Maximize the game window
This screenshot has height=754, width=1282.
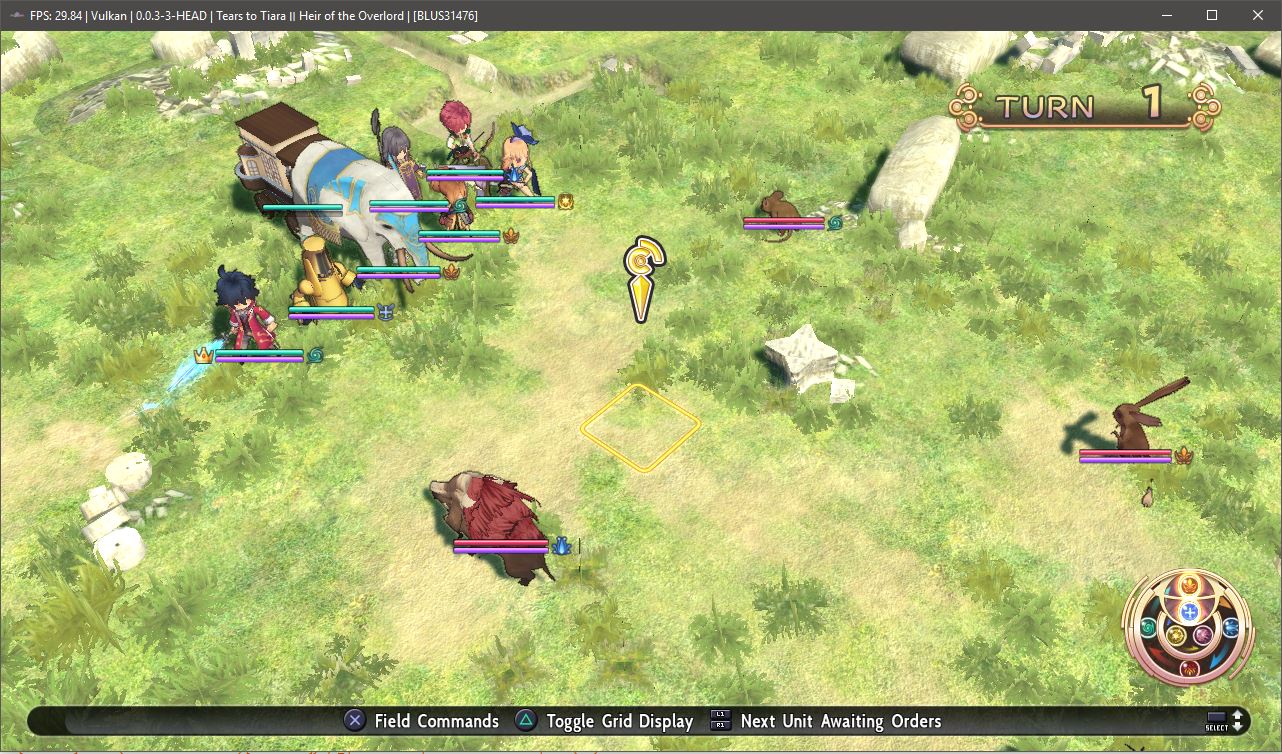(1212, 15)
